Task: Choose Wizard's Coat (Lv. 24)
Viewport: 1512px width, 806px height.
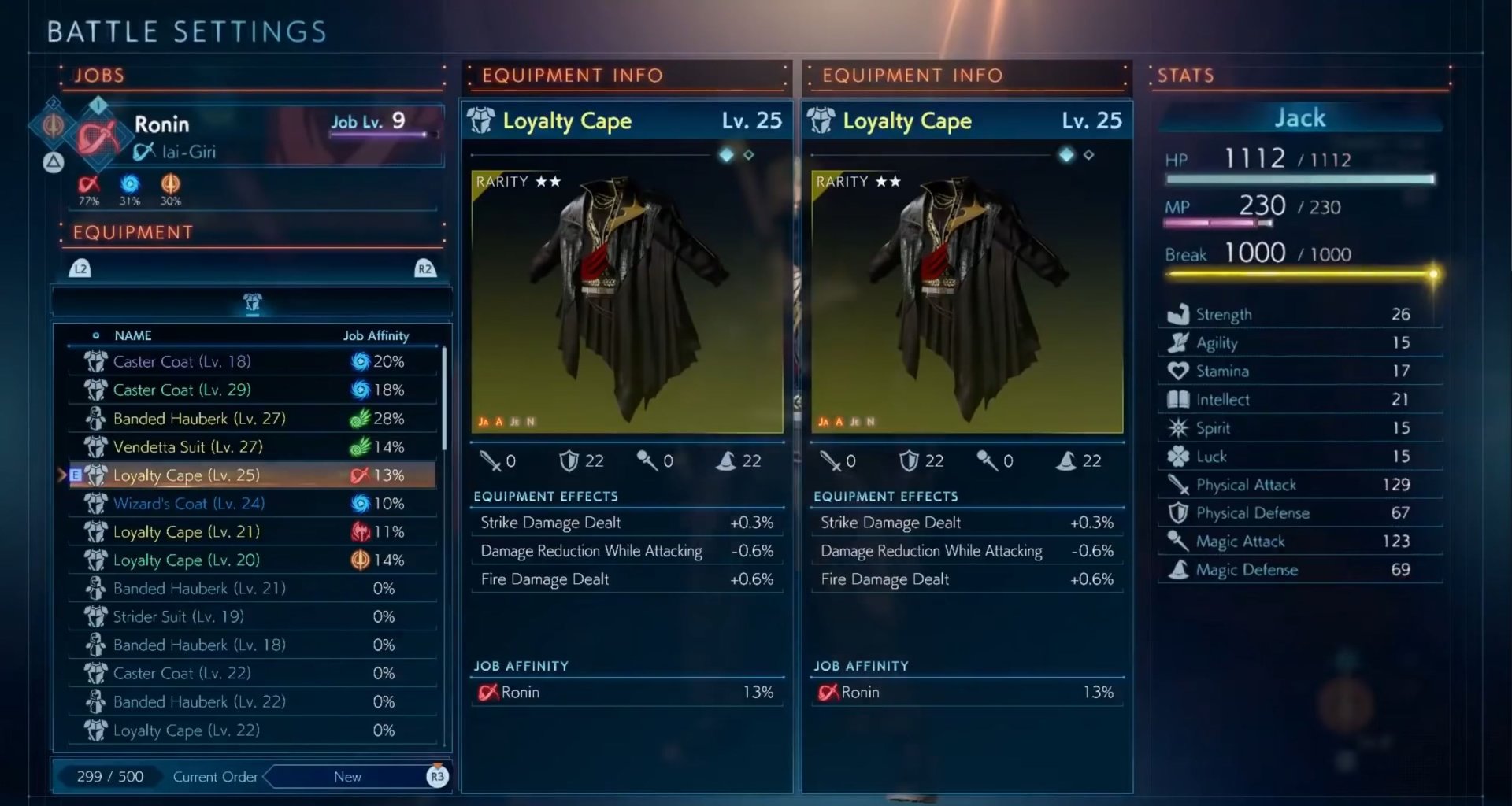Action: coord(252,503)
